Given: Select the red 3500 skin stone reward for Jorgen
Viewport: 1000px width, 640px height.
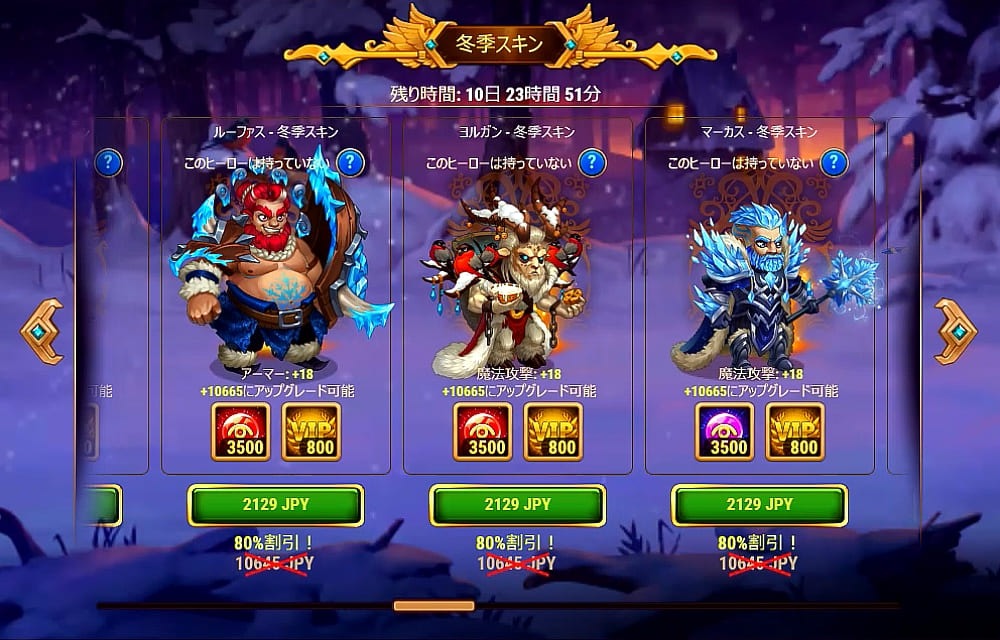Looking at the screenshot, I should tap(483, 431).
